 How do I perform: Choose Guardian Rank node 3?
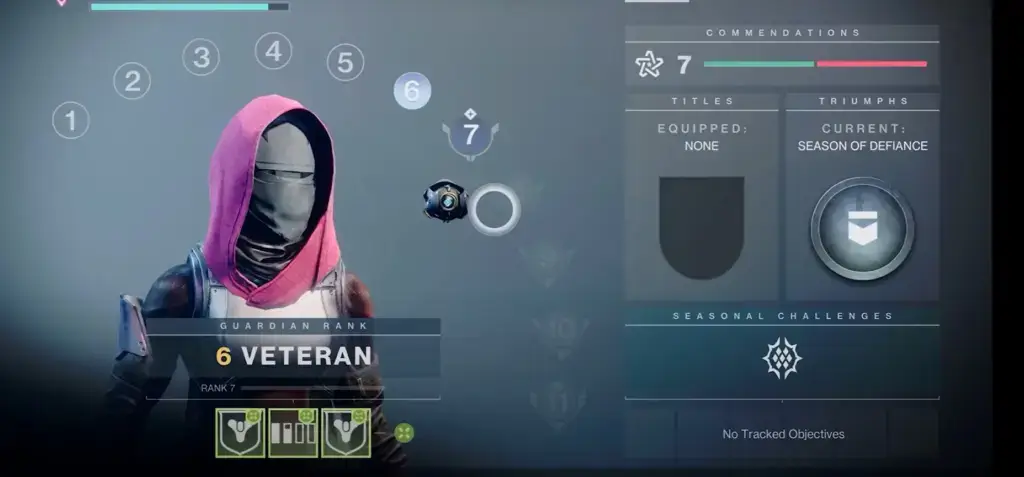click(x=201, y=57)
